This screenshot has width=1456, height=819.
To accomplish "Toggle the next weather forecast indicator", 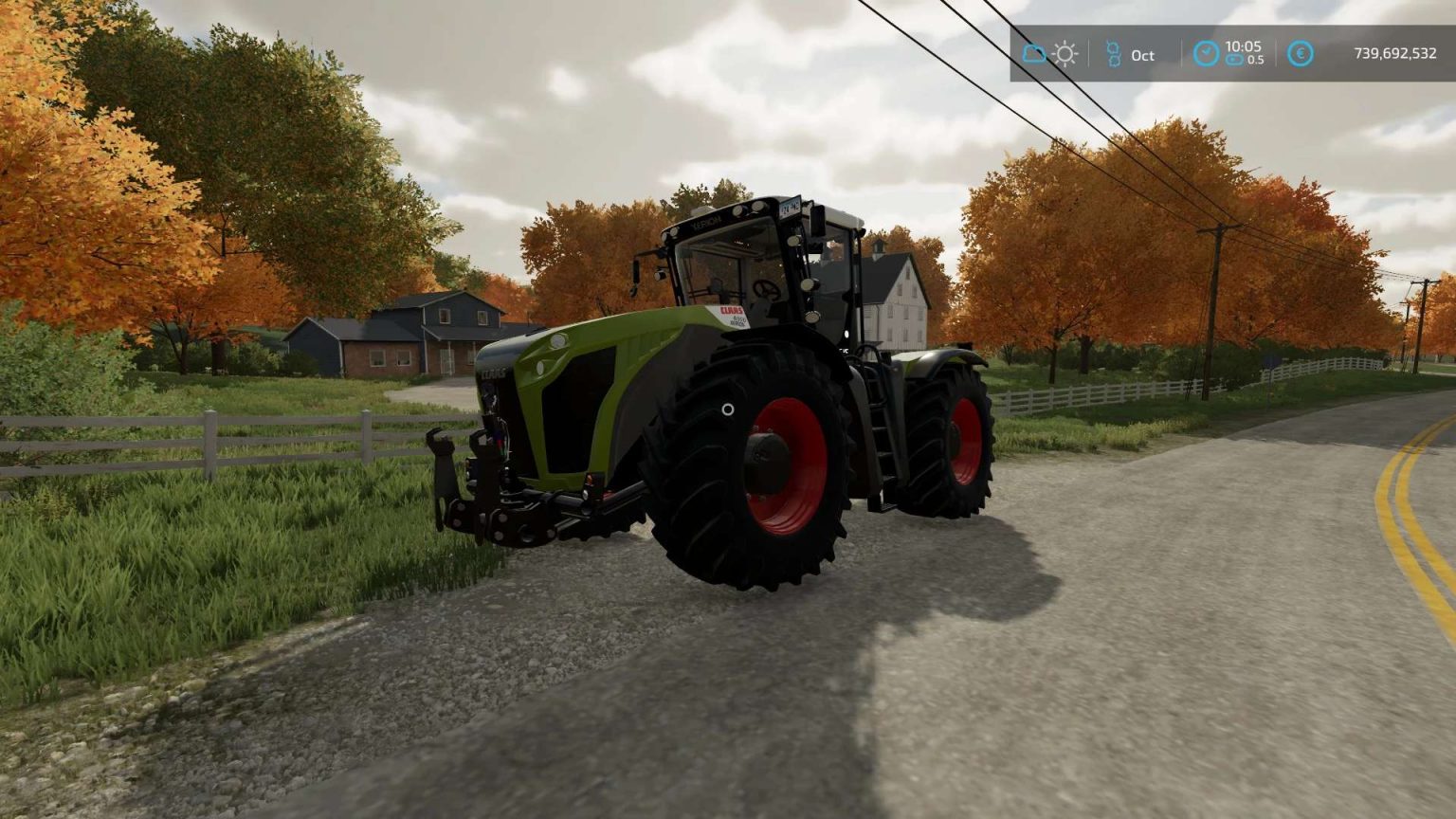I will 1065,53.
